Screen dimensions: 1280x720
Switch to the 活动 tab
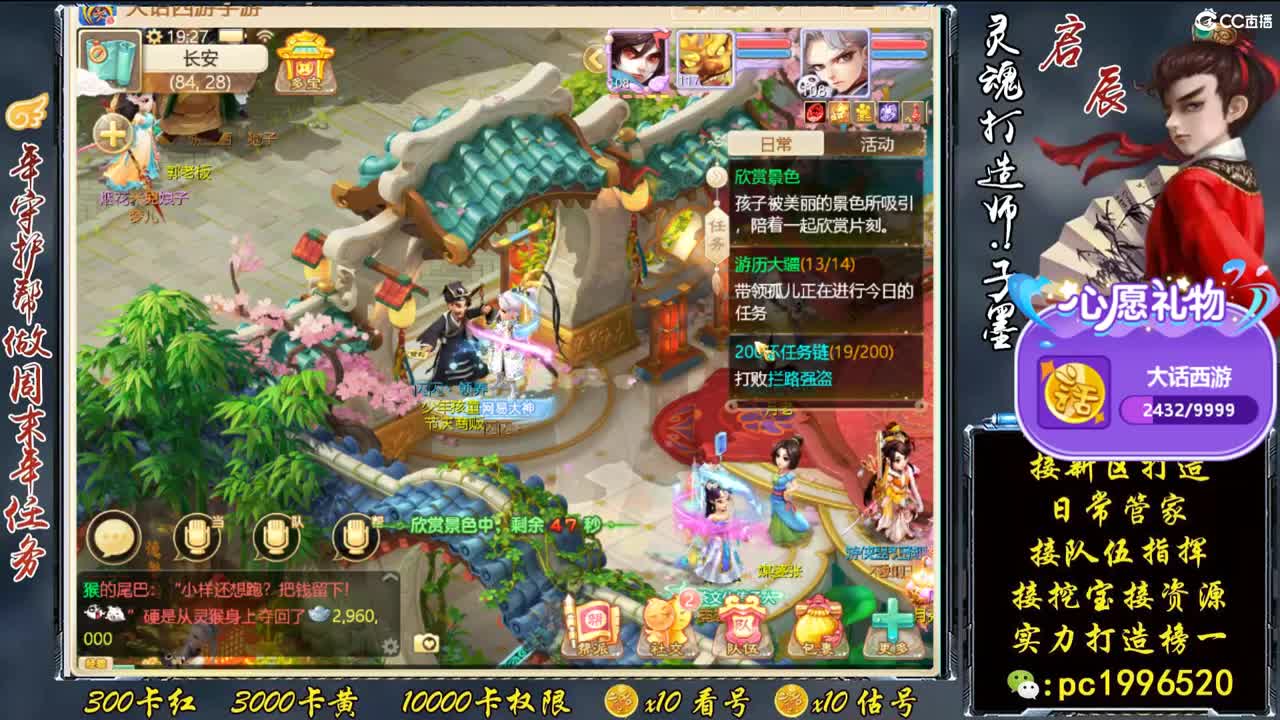tap(878, 143)
